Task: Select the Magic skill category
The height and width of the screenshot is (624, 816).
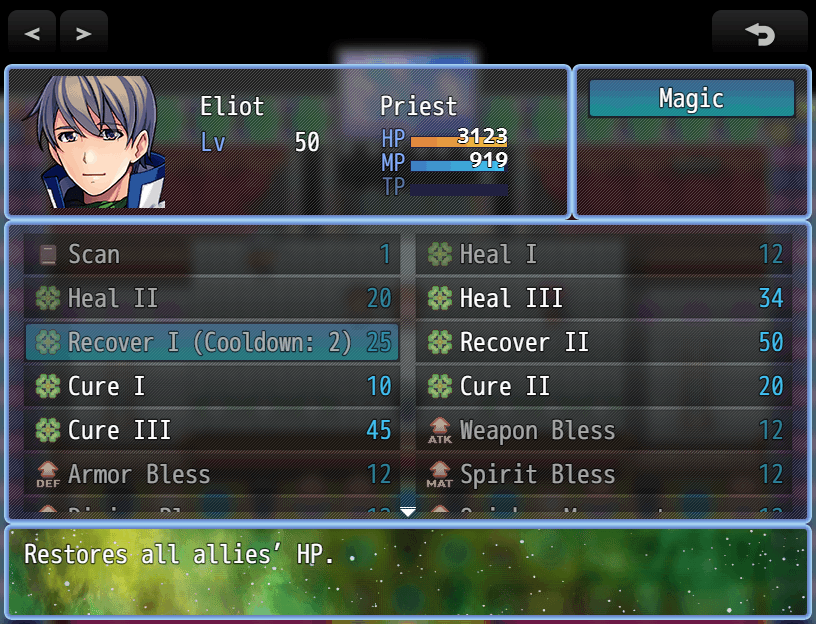Action: click(691, 99)
